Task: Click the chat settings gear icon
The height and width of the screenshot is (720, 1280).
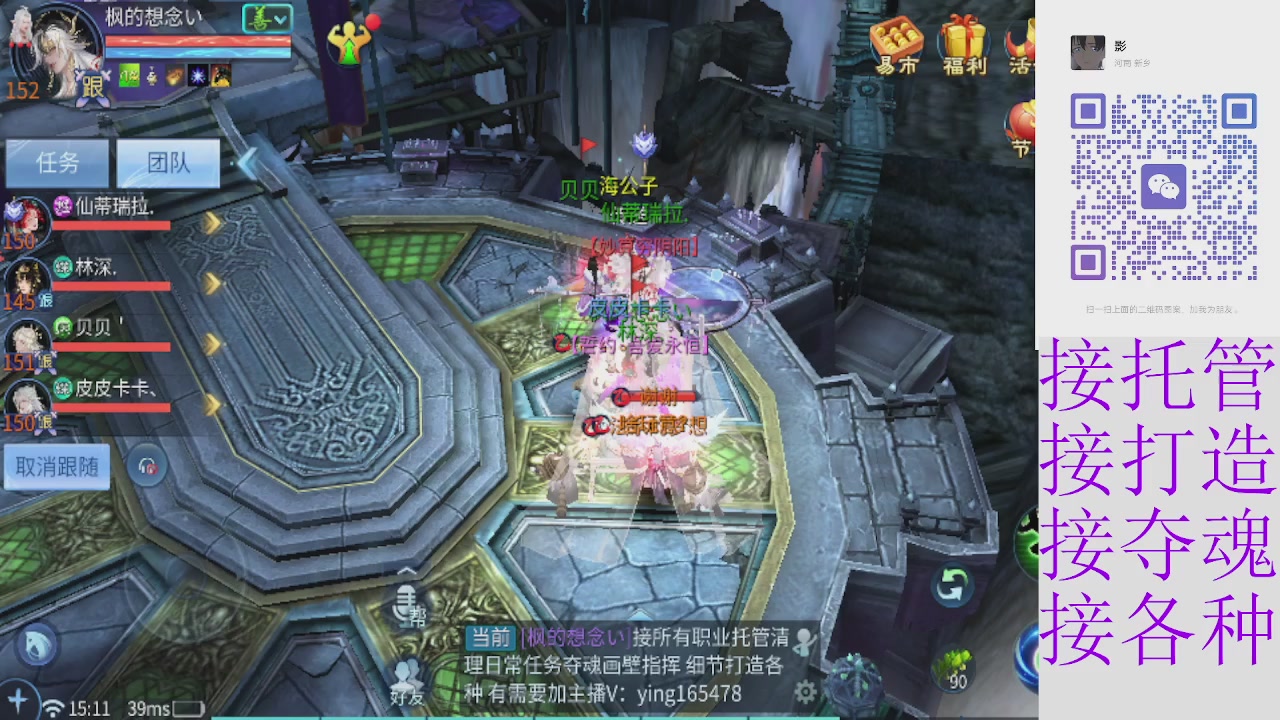Action: coord(806,690)
